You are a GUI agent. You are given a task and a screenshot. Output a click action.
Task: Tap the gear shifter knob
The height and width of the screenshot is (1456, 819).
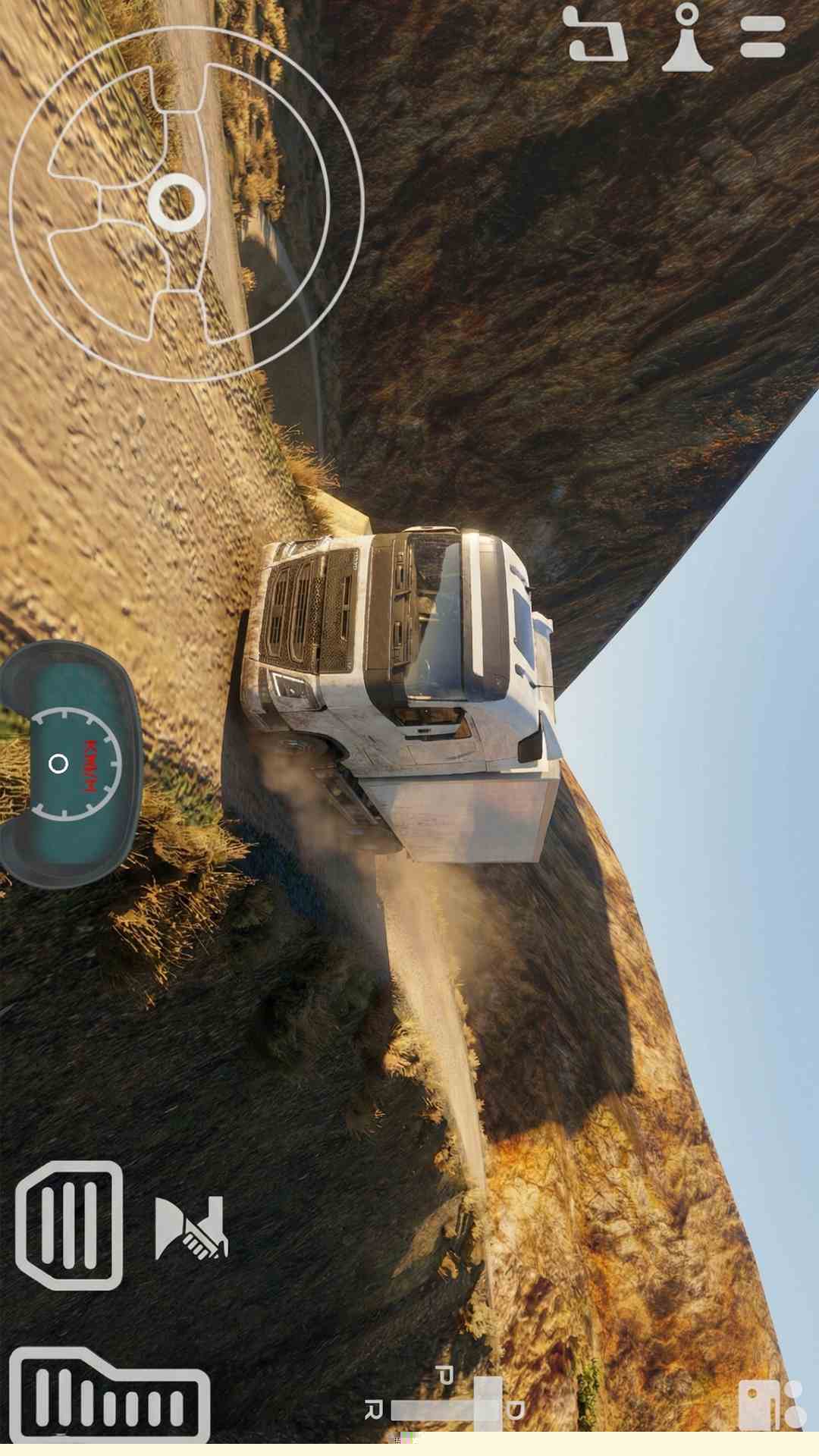pyautogui.click(x=488, y=1404)
